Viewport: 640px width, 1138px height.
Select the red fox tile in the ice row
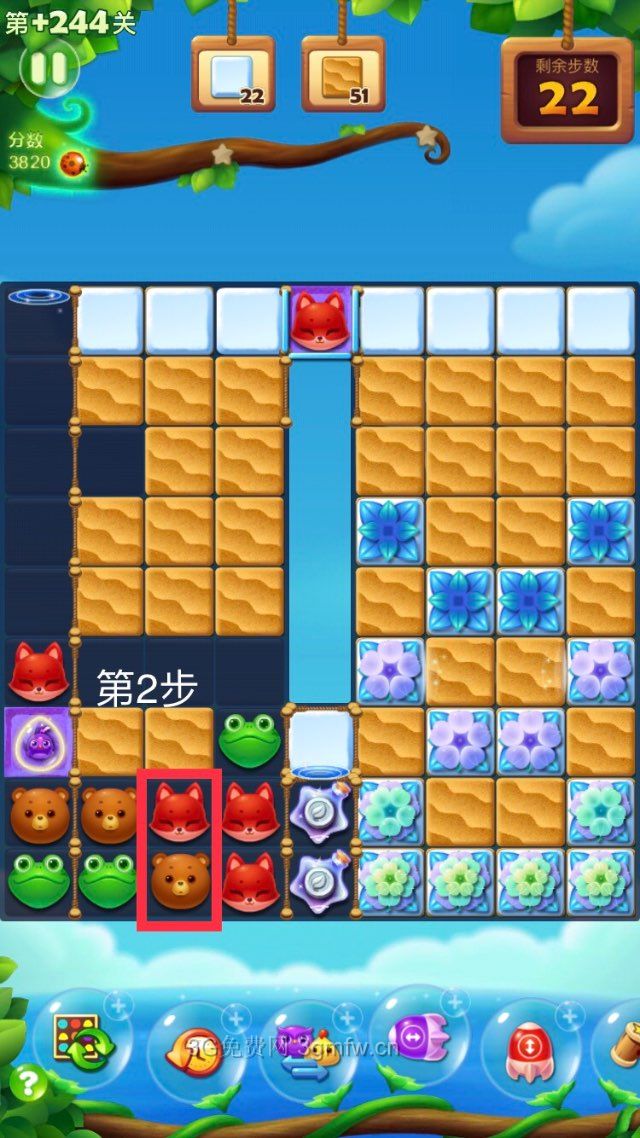pos(320,321)
